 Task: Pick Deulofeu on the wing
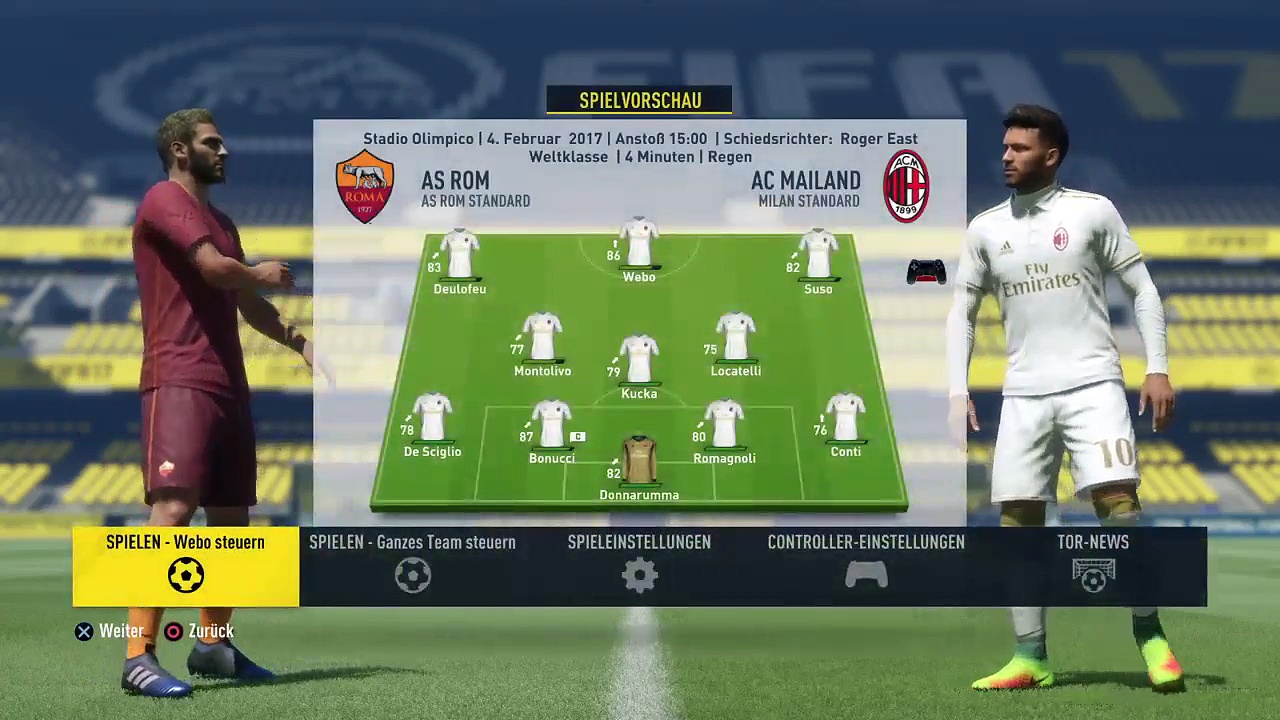460,254
